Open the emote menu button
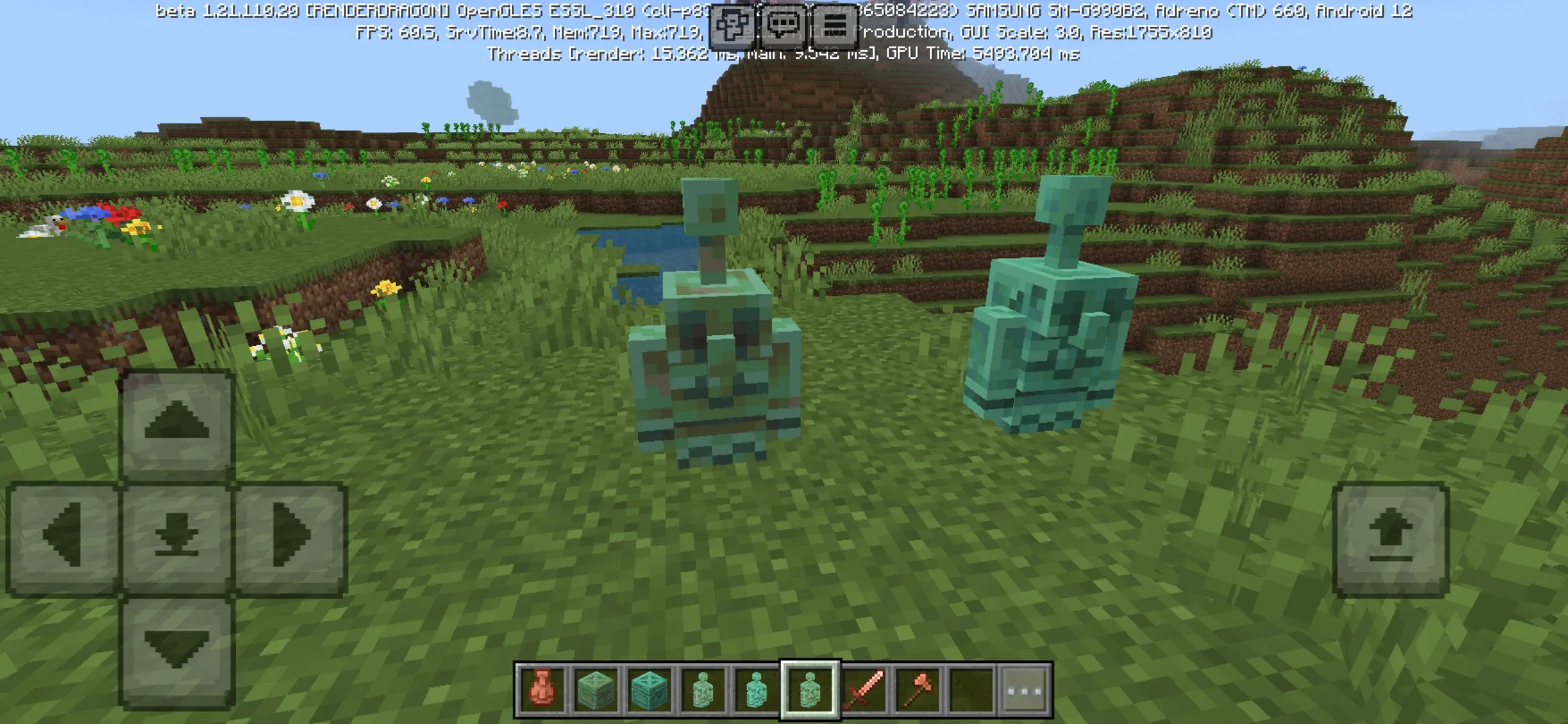The width and height of the screenshot is (1568, 724). pyautogui.click(x=731, y=26)
